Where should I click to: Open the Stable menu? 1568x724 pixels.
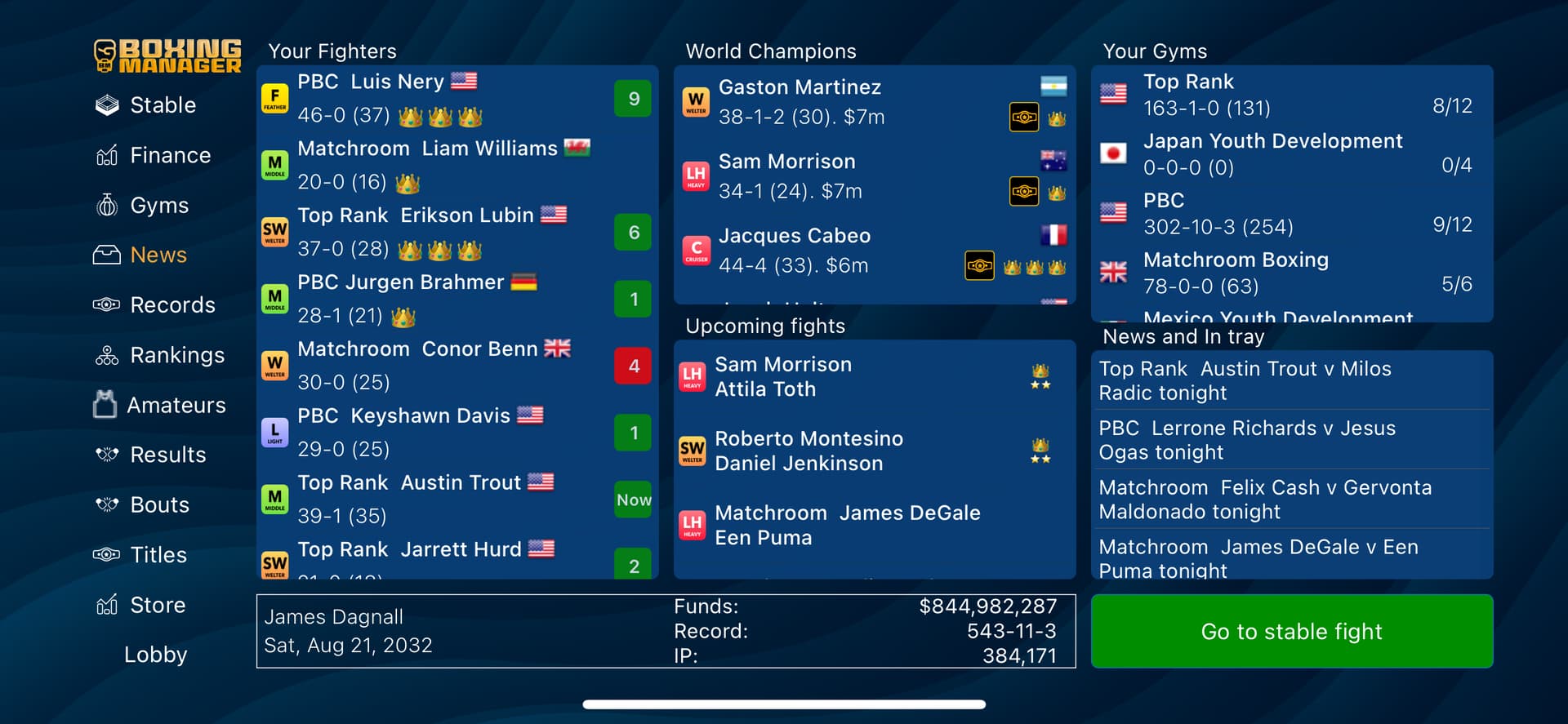(x=162, y=105)
